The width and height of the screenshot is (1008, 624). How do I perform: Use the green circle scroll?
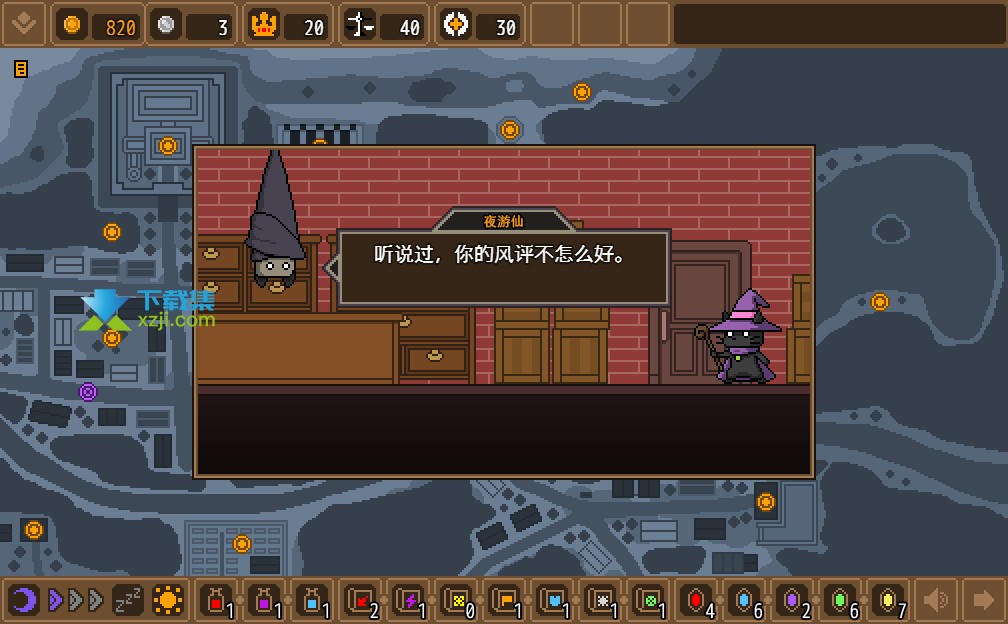649,600
